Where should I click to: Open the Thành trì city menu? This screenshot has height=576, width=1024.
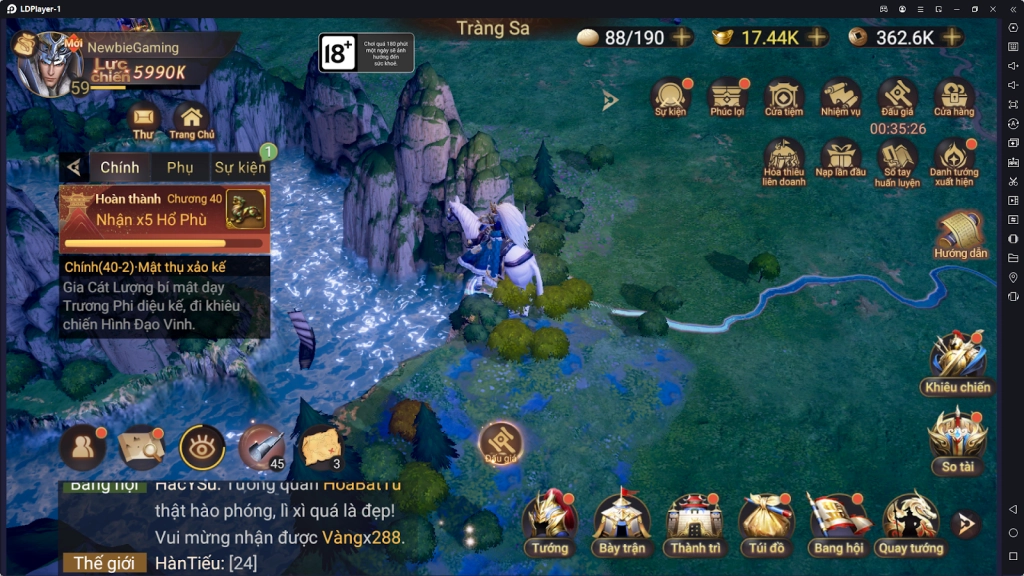click(x=695, y=520)
